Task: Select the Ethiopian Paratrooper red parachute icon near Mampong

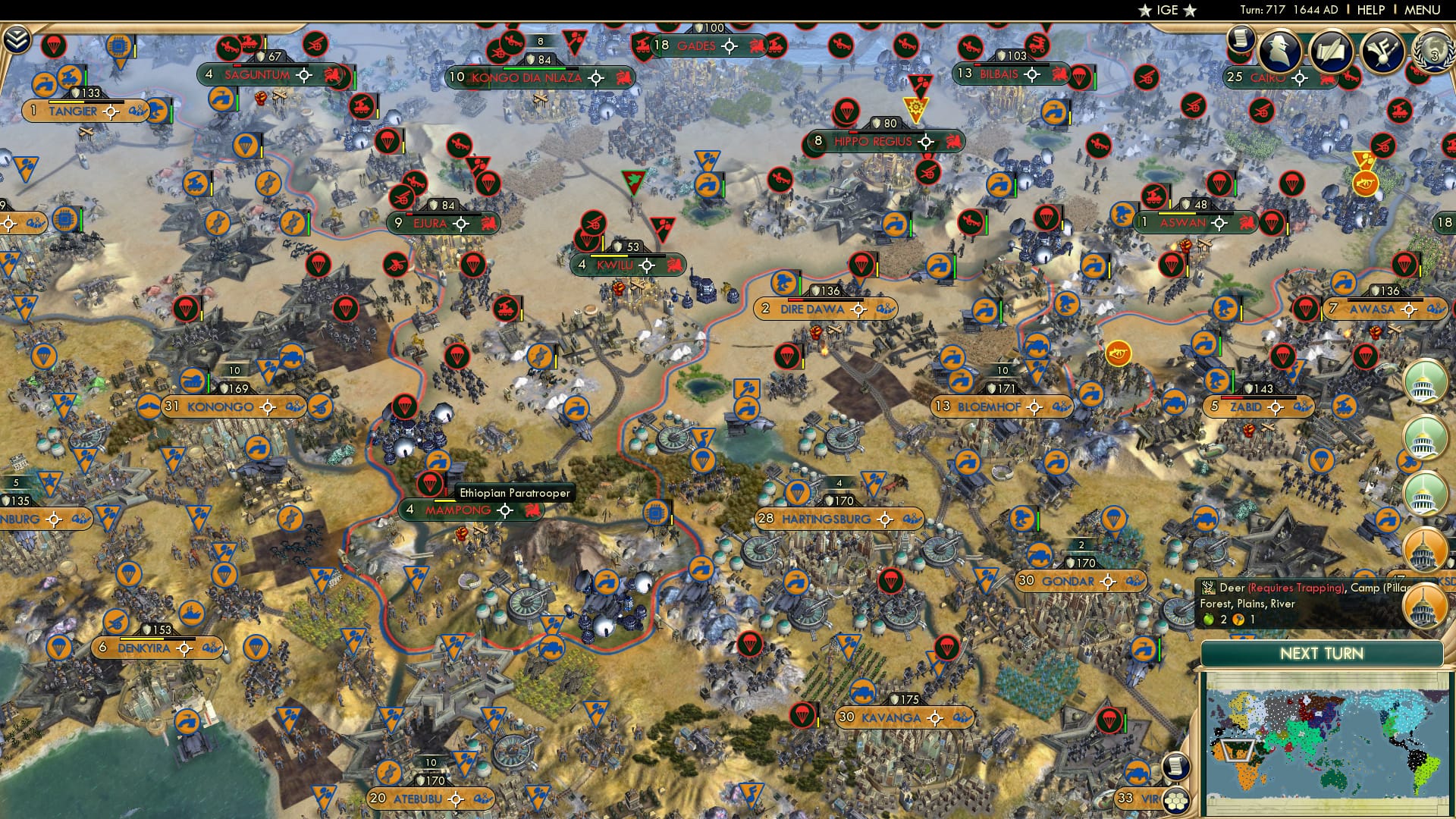Action: click(431, 482)
